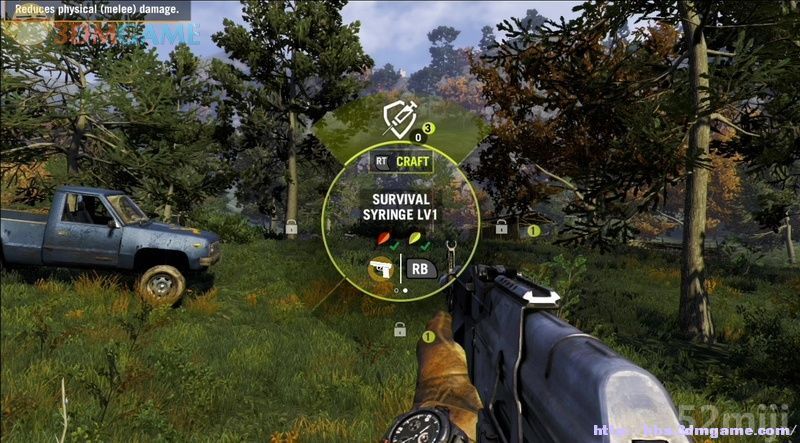Select the survival syringe wheel segment
800x443 pixels.
coord(400,123)
